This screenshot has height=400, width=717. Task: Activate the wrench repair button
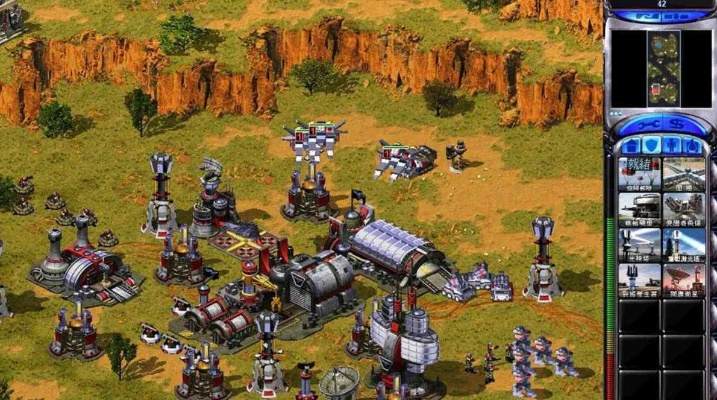(649, 125)
